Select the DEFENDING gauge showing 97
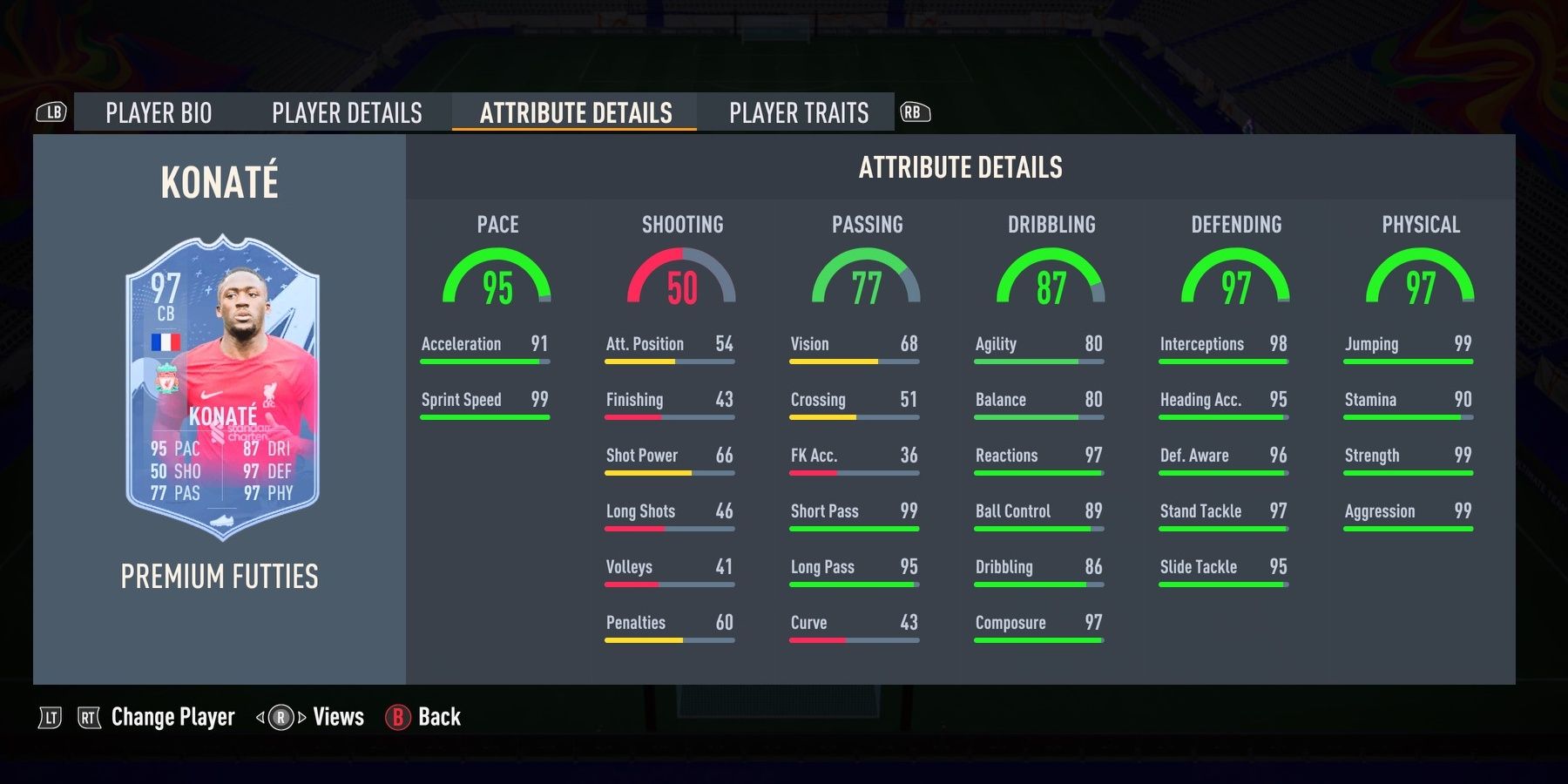The height and width of the screenshot is (784, 1568). coord(1235,277)
